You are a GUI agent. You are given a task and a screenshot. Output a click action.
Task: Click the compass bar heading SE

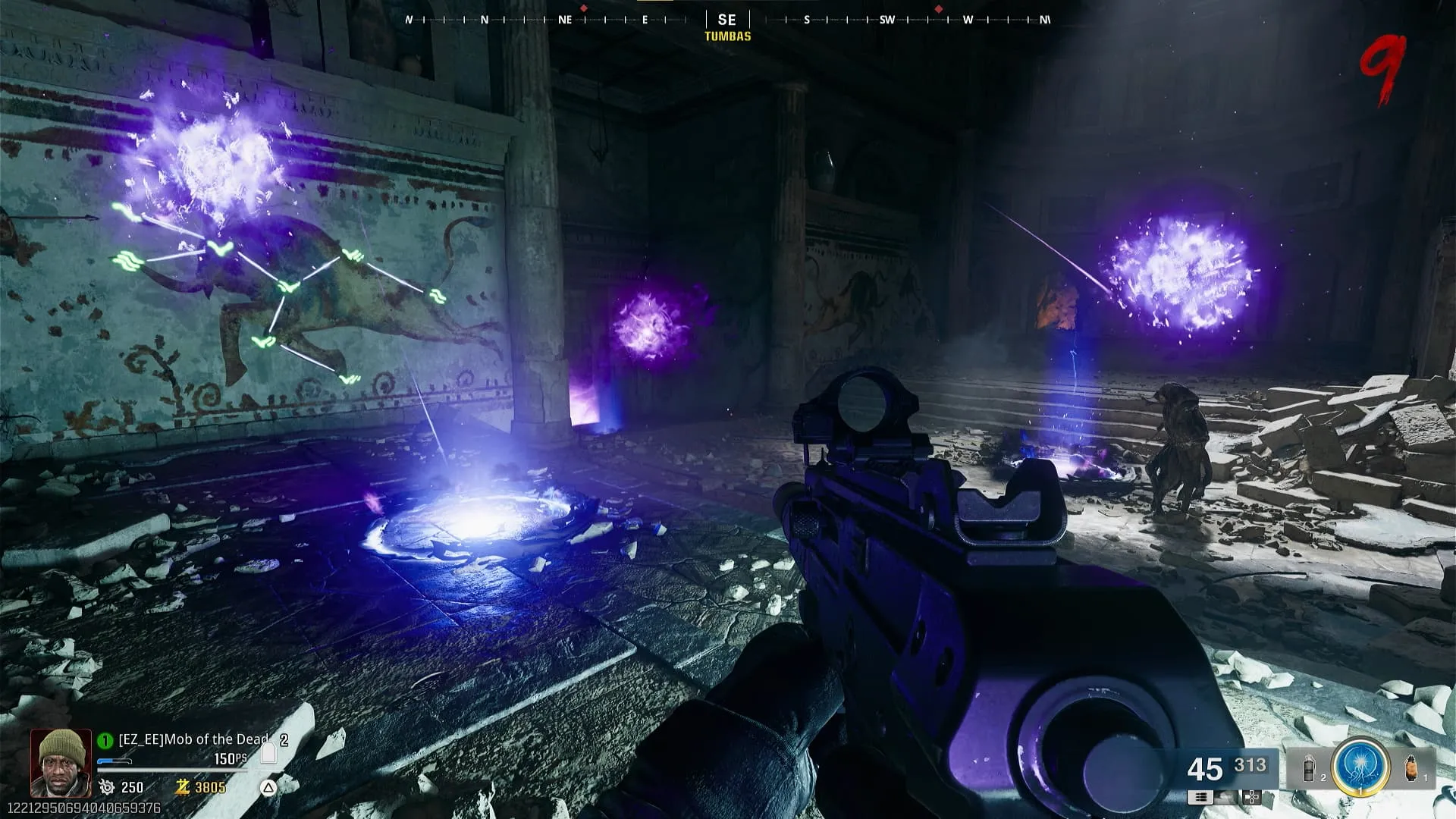[726, 20]
